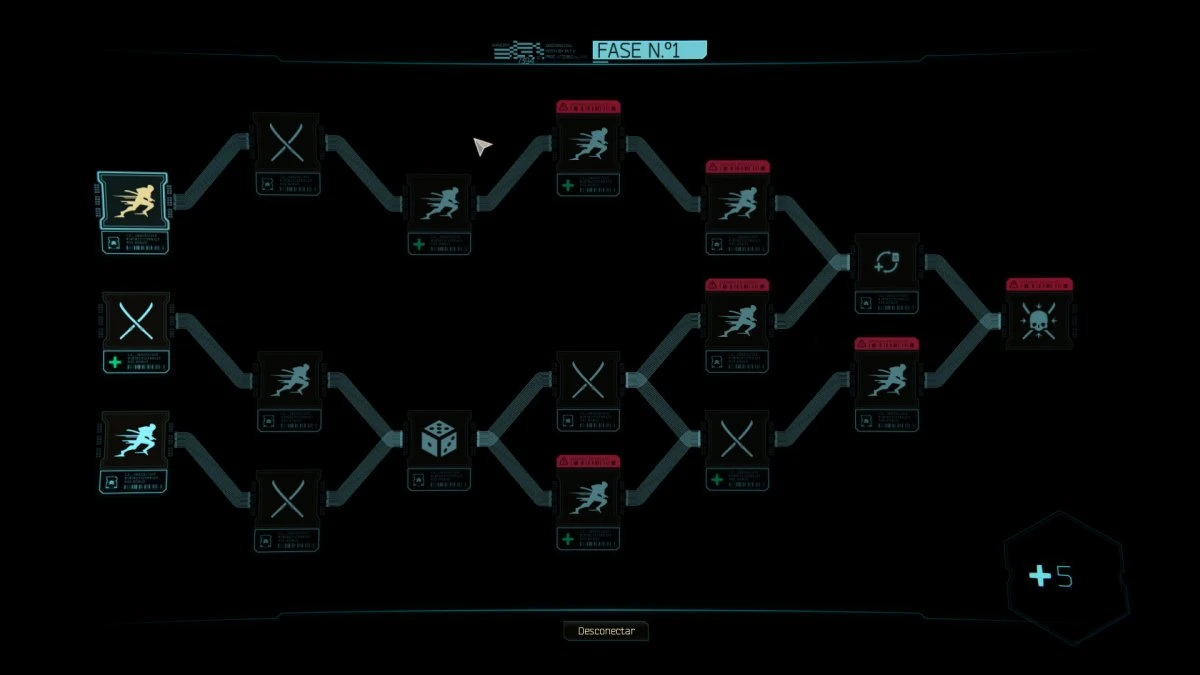This screenshot has height=675, width=1200.
Task: Choose the circular arrows swap node
Action: [885, 262]
